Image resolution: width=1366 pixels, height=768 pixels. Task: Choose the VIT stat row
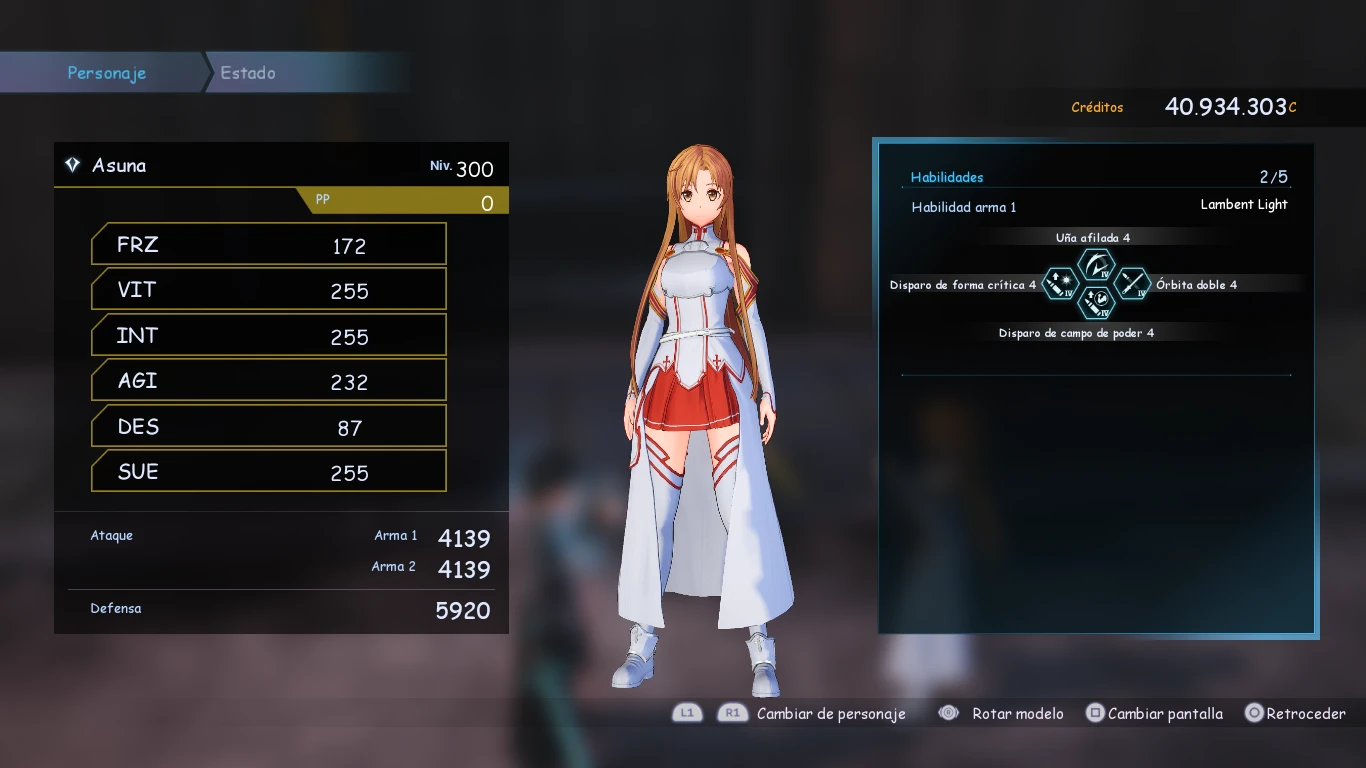[268, 290]
